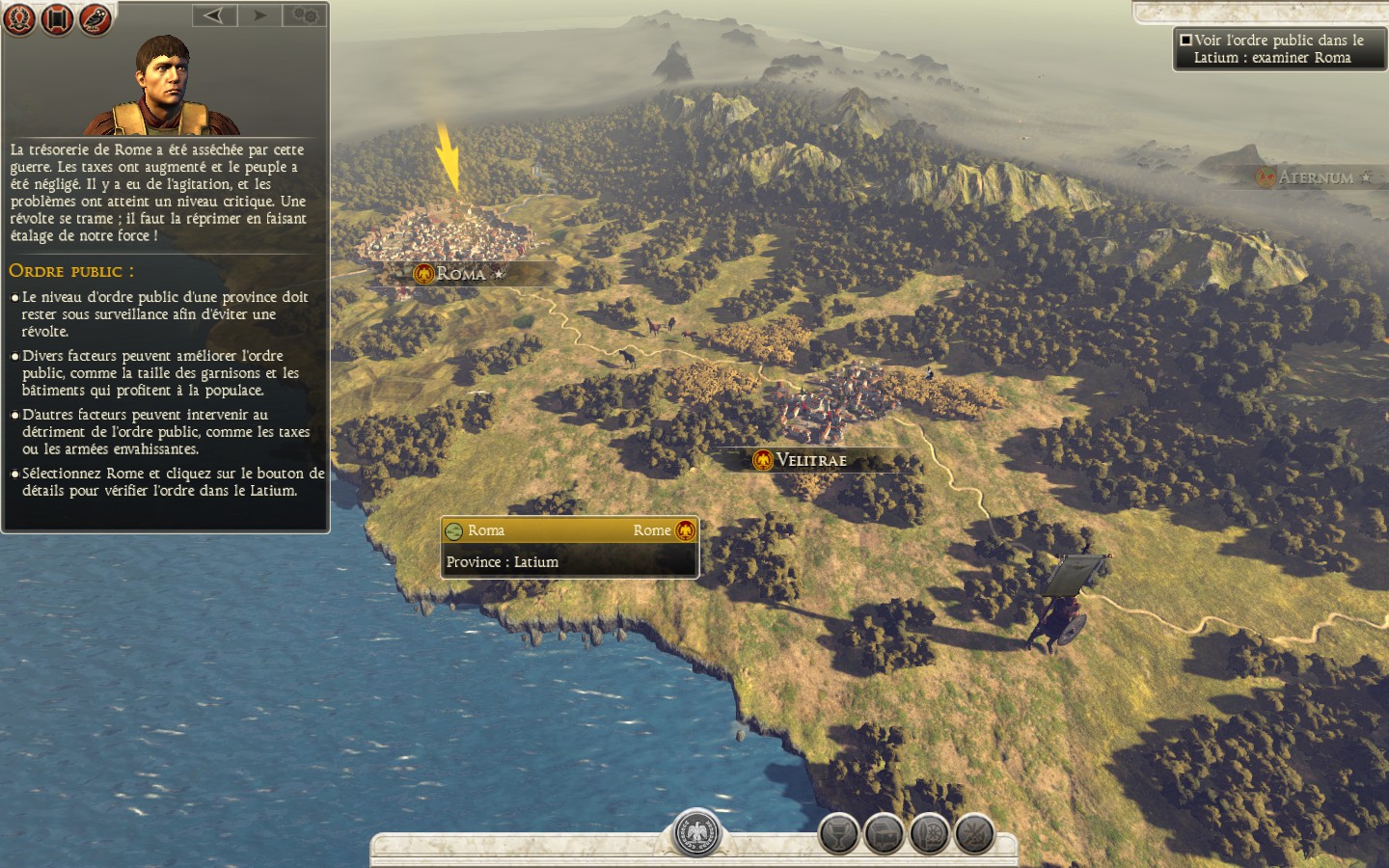The width and height of the screenshot is (1389, 868).
Task: Open the treasure chest finance button
Action: tap(884, 834)
